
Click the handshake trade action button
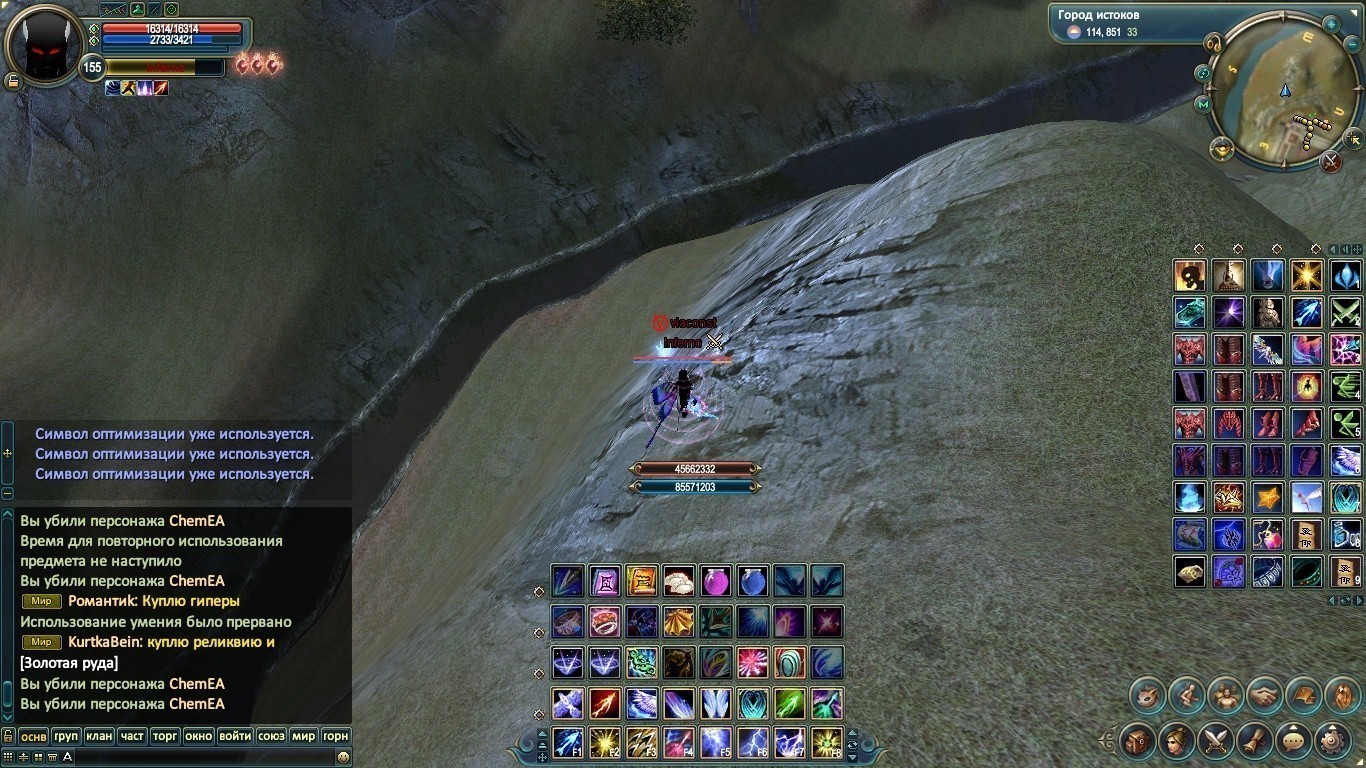(x=1264, y=695)
